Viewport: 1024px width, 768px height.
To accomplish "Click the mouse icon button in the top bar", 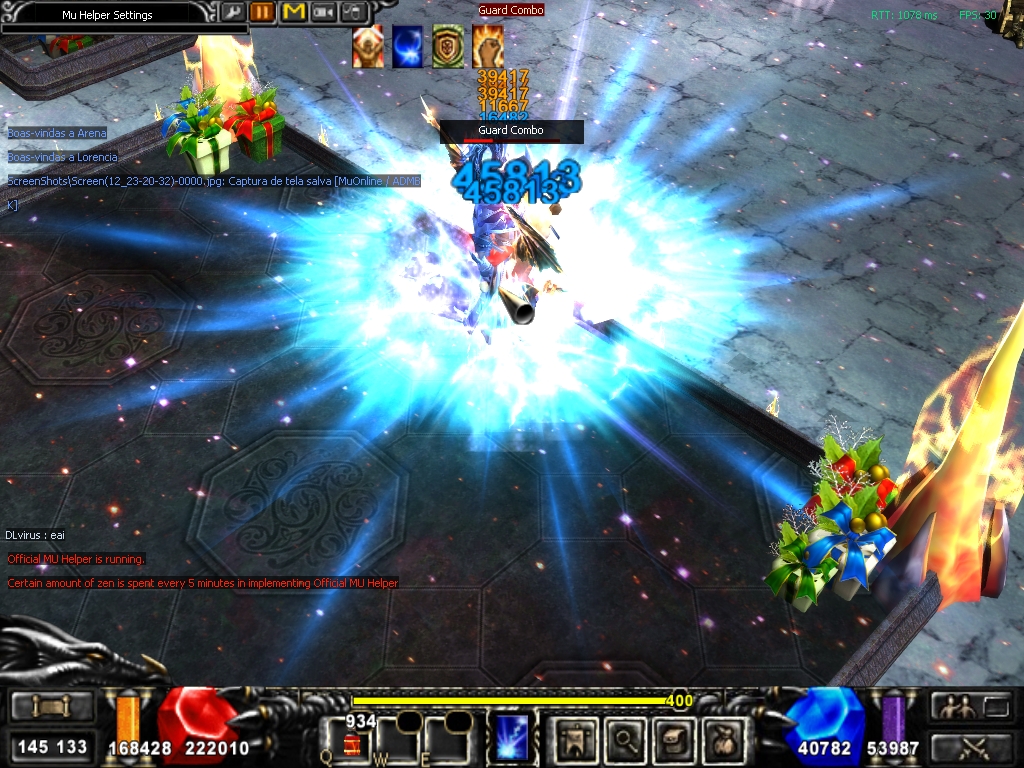I will [355, 13].
